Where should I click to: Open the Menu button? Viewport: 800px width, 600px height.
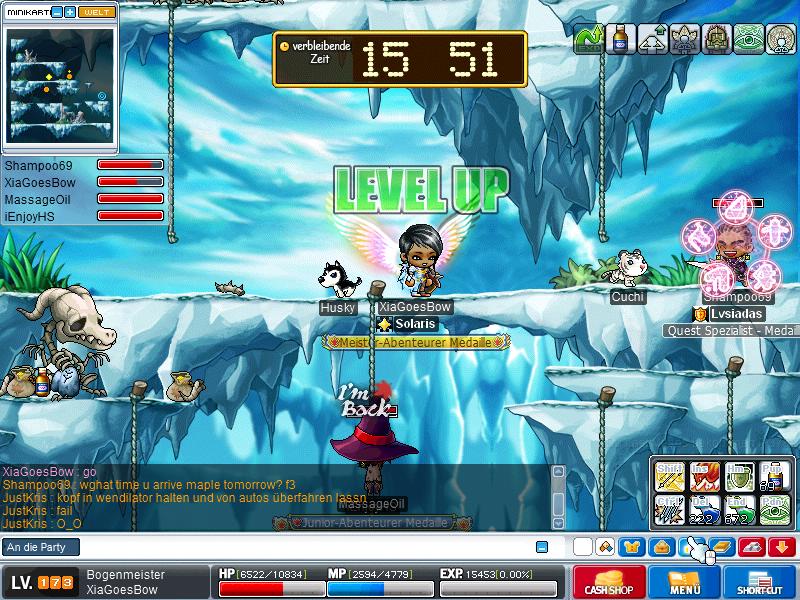click(685, 581)
